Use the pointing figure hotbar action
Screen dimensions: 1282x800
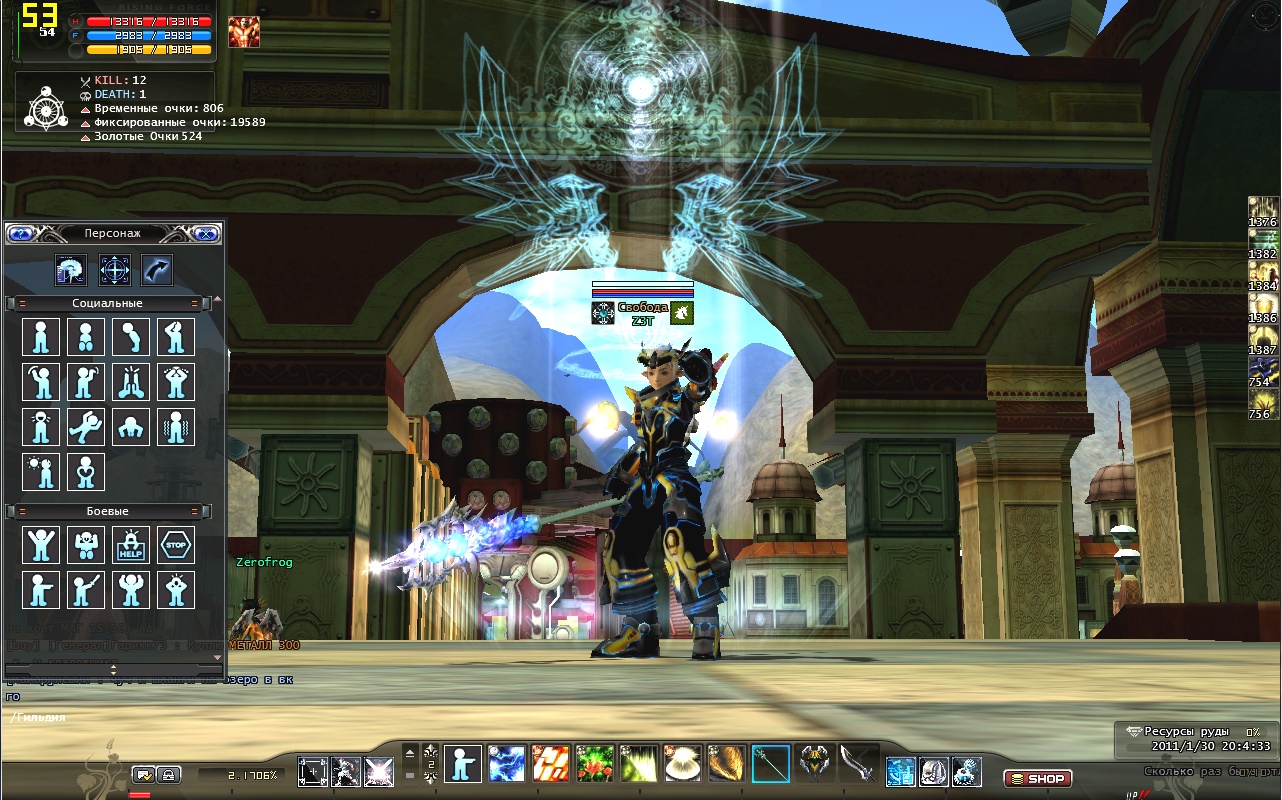[462, 764]
